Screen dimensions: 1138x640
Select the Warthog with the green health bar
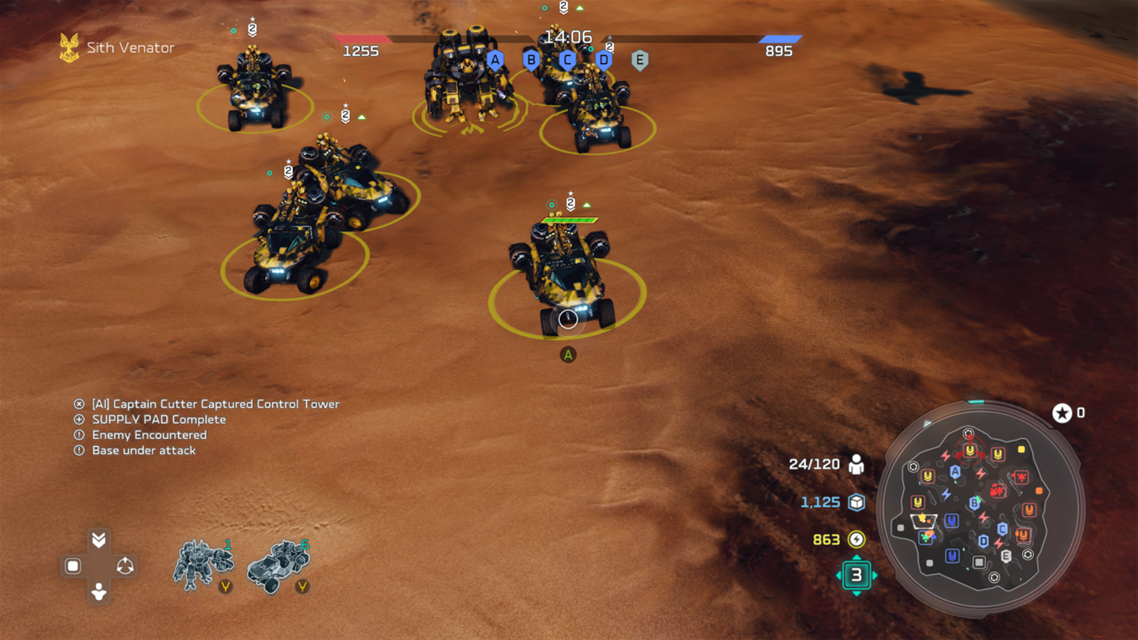click(x=567, y=275)
